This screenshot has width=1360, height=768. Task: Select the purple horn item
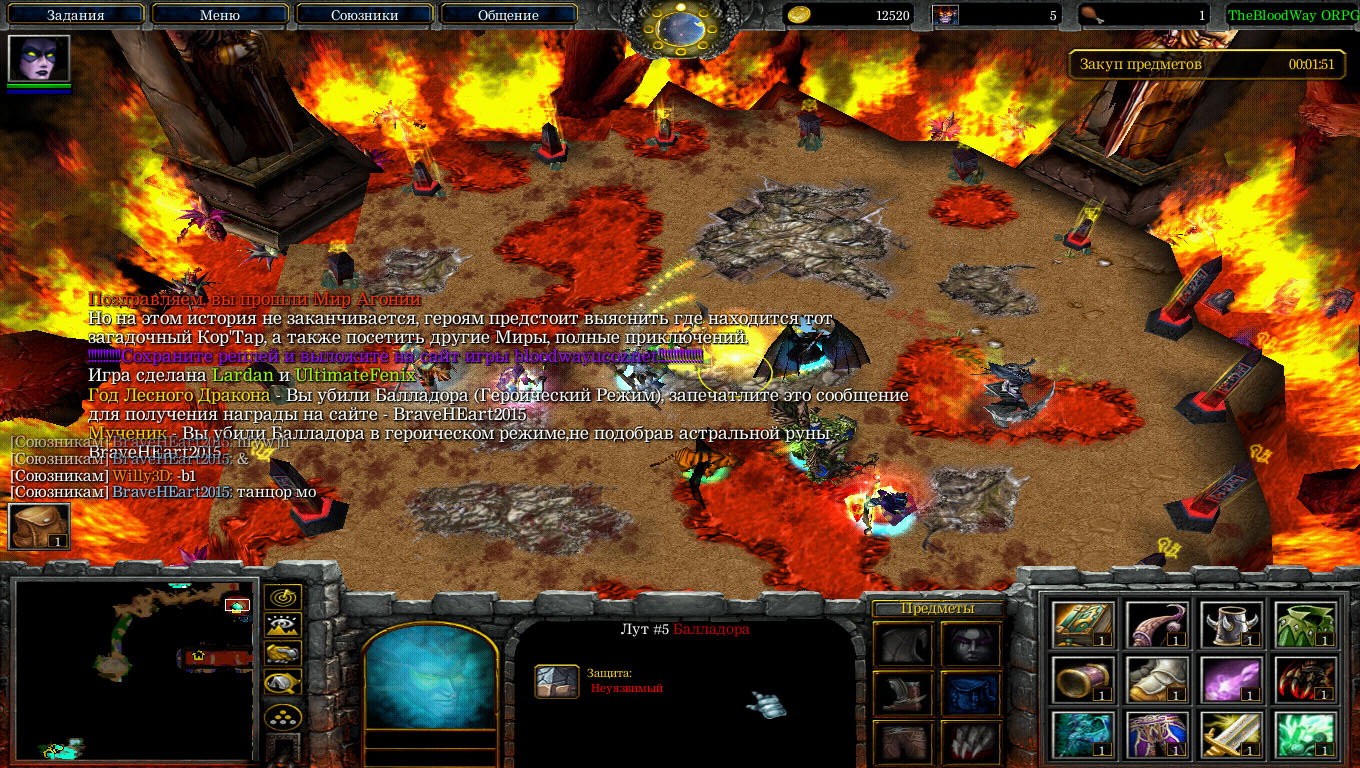[x=1157, y=624]
